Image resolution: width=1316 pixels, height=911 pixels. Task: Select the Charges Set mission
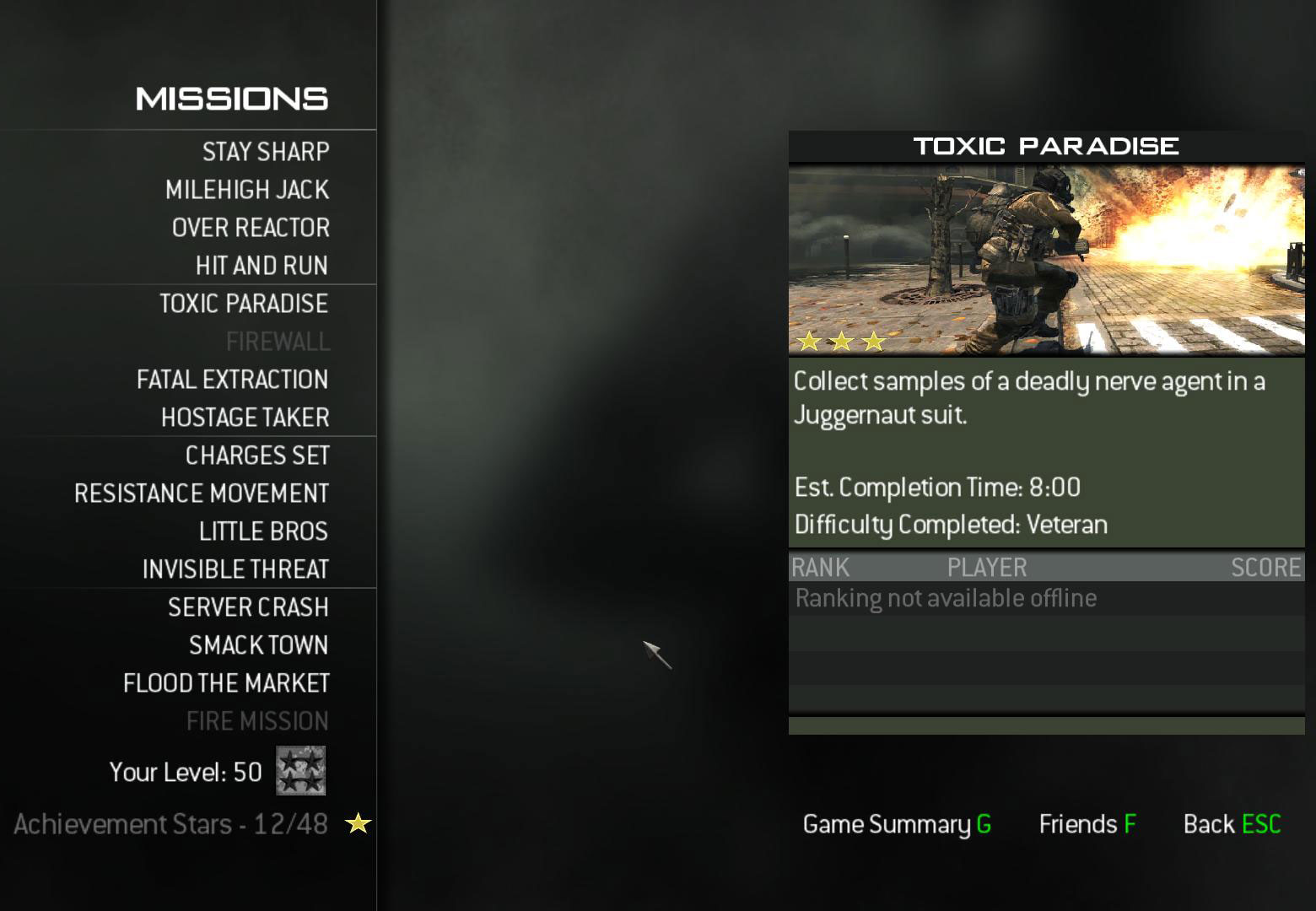pos(257,455)
